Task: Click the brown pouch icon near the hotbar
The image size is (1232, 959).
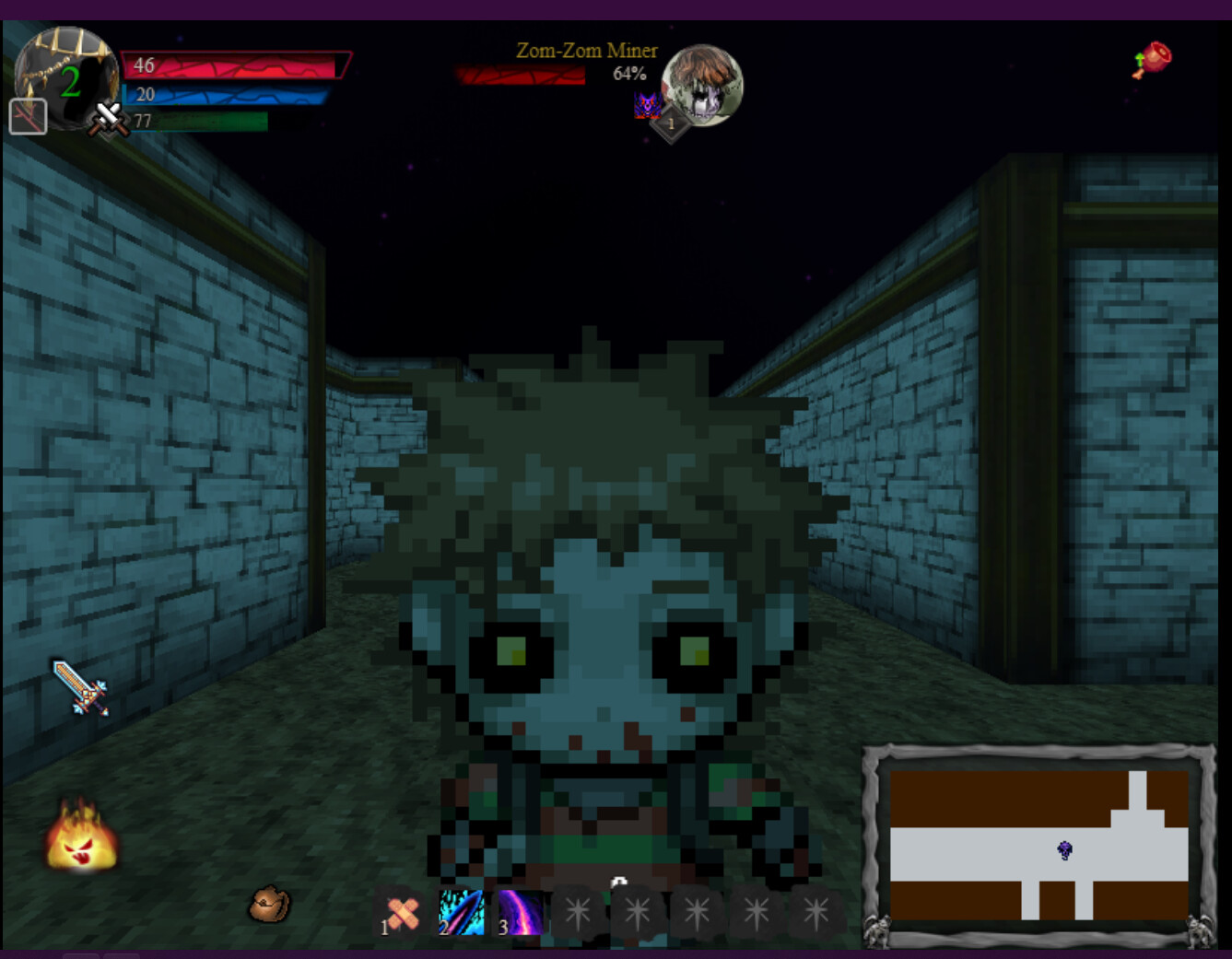Action: coord(269,904)
